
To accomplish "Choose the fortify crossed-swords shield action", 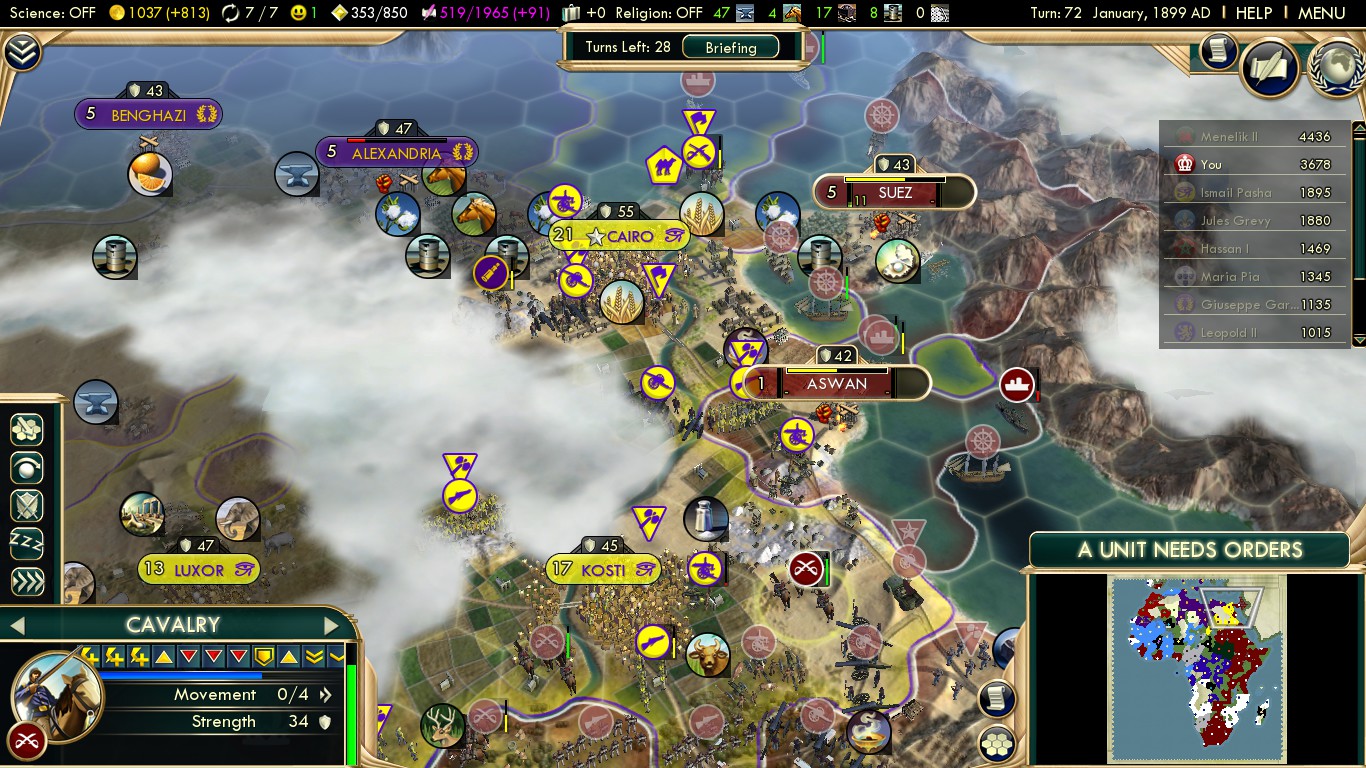I will pos(27,506).
